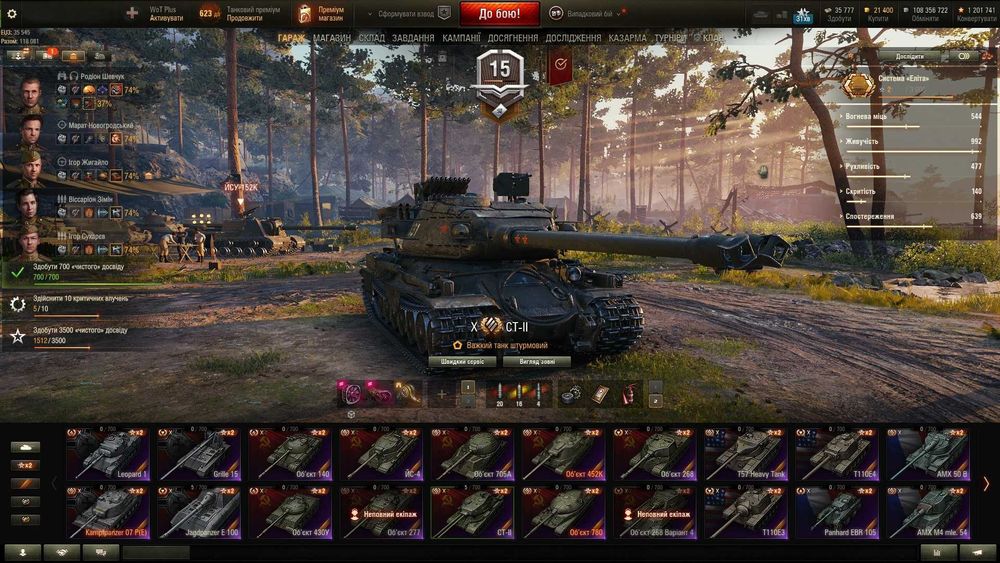Switch to the МАГАЗИН tab

coord(331,38)
